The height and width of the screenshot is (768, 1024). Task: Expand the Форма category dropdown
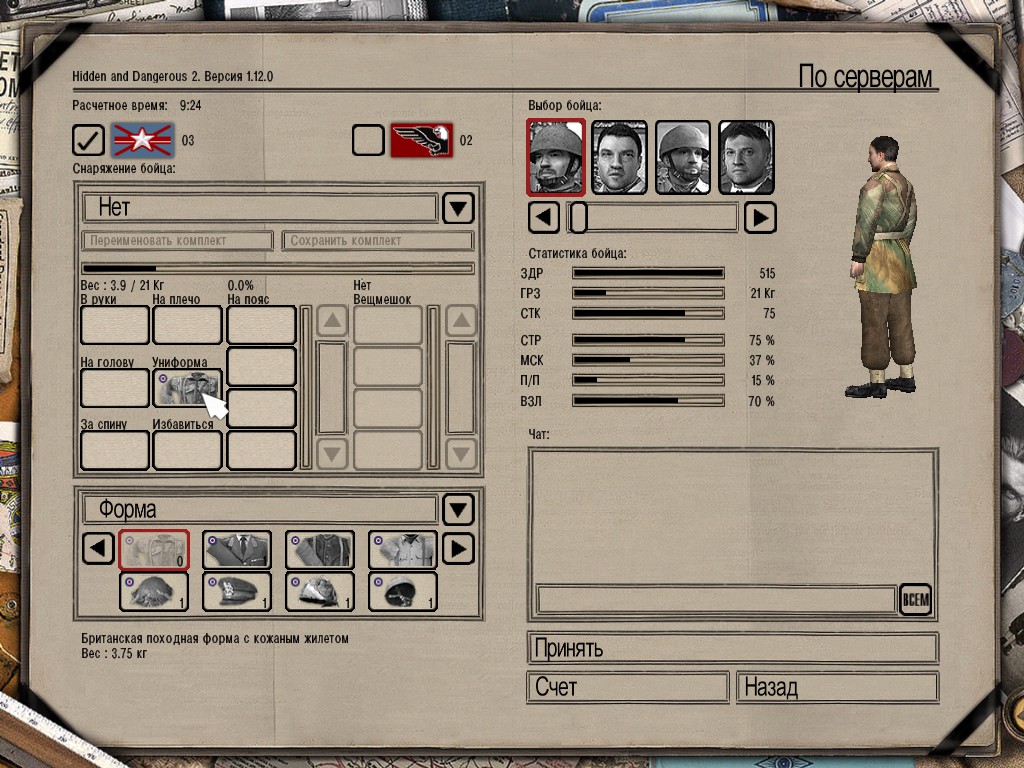[458, 510]
